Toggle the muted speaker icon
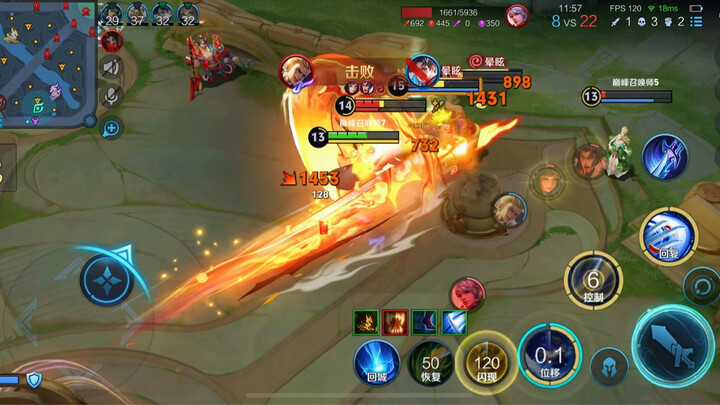The width and height of the screenshot is (720, 405). click(x=111, y=68)
